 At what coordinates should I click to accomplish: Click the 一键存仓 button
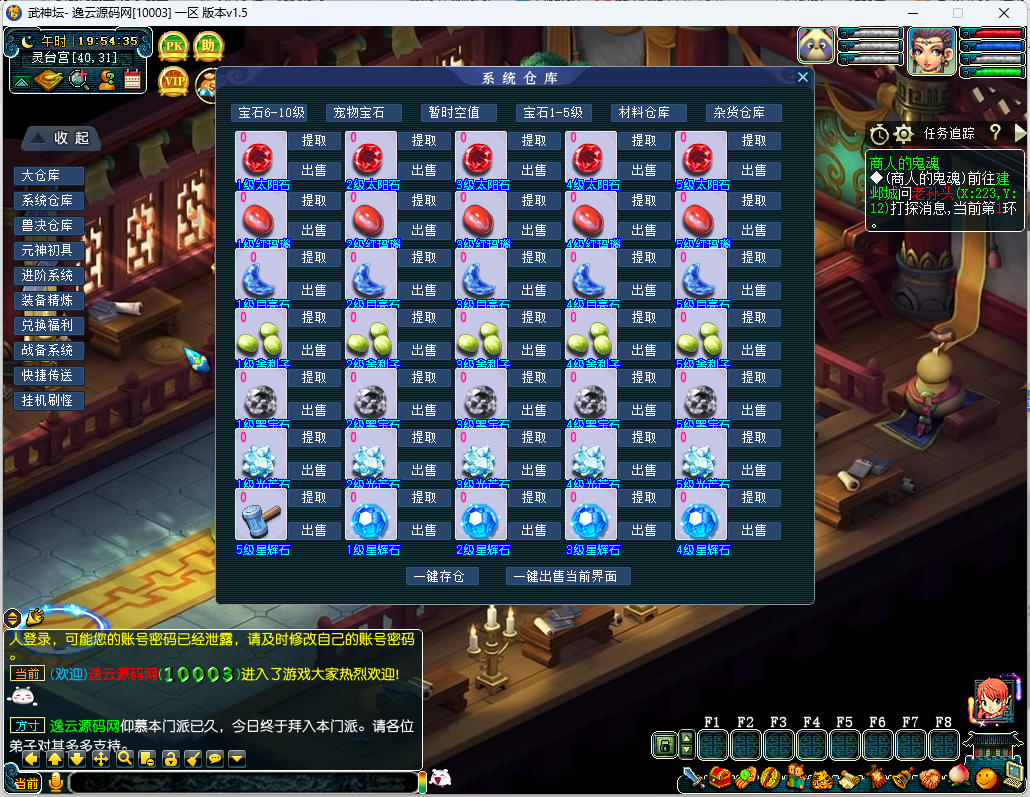443,576
